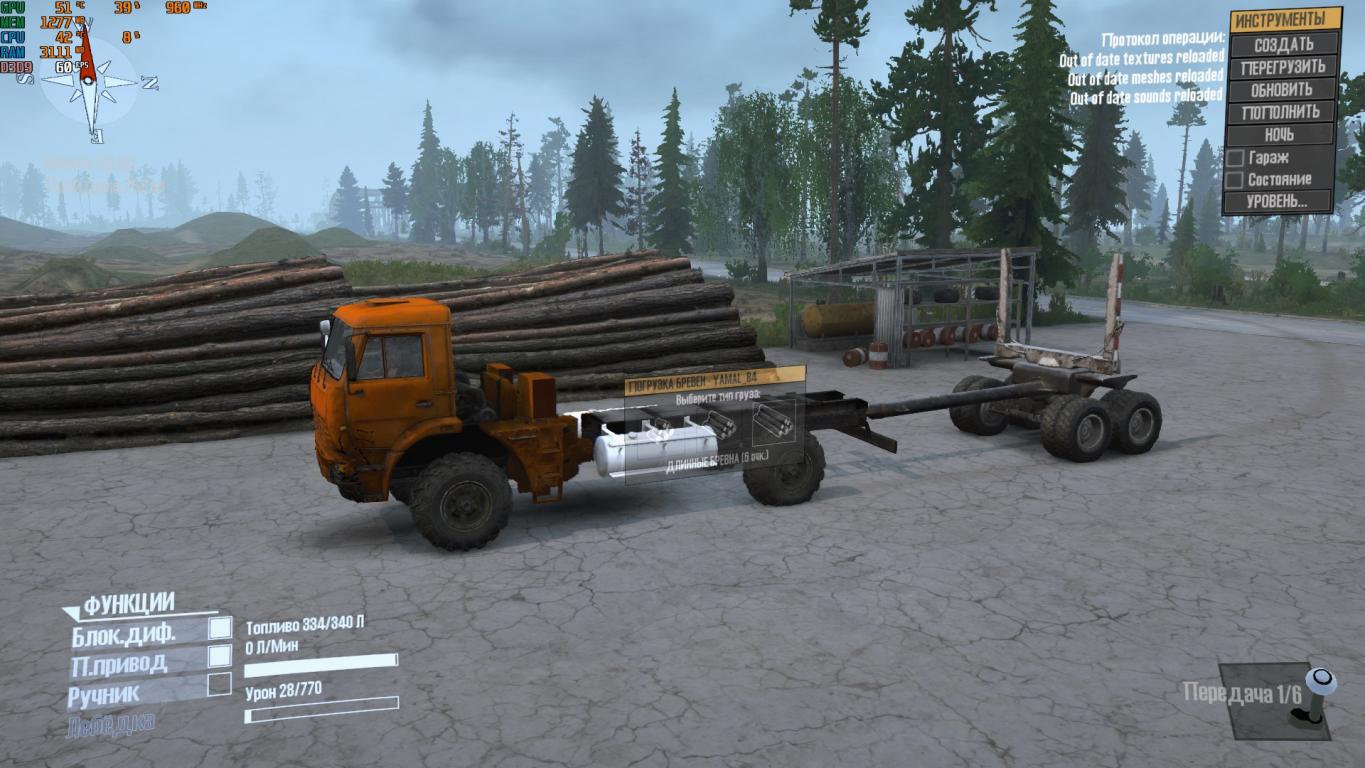Choose ПЕРЕГРУЗИТЬ in the tools panel
1365x768 pixels.
[x=1284, y=68]
